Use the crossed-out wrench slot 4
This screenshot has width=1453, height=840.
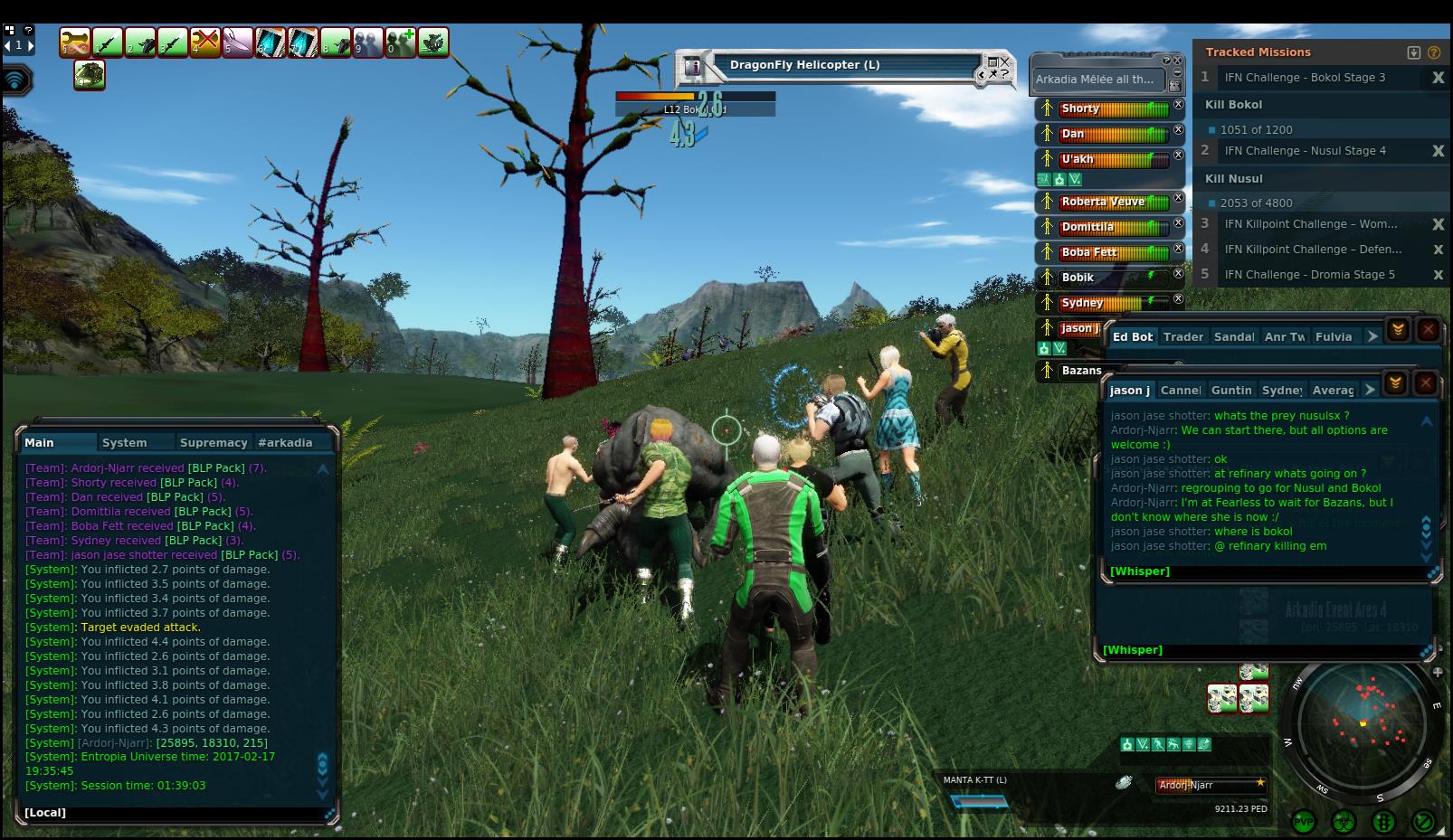click(205, 42)
